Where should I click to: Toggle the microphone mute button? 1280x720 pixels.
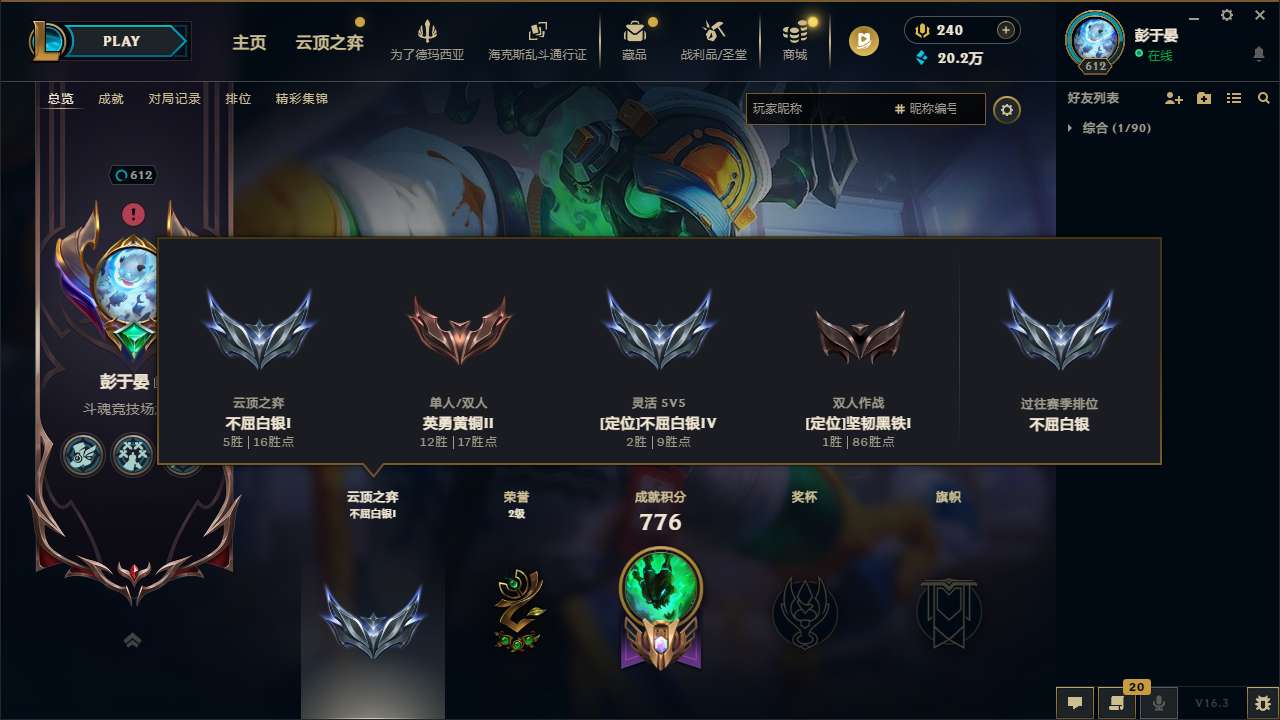click(x=1159, y=703)
